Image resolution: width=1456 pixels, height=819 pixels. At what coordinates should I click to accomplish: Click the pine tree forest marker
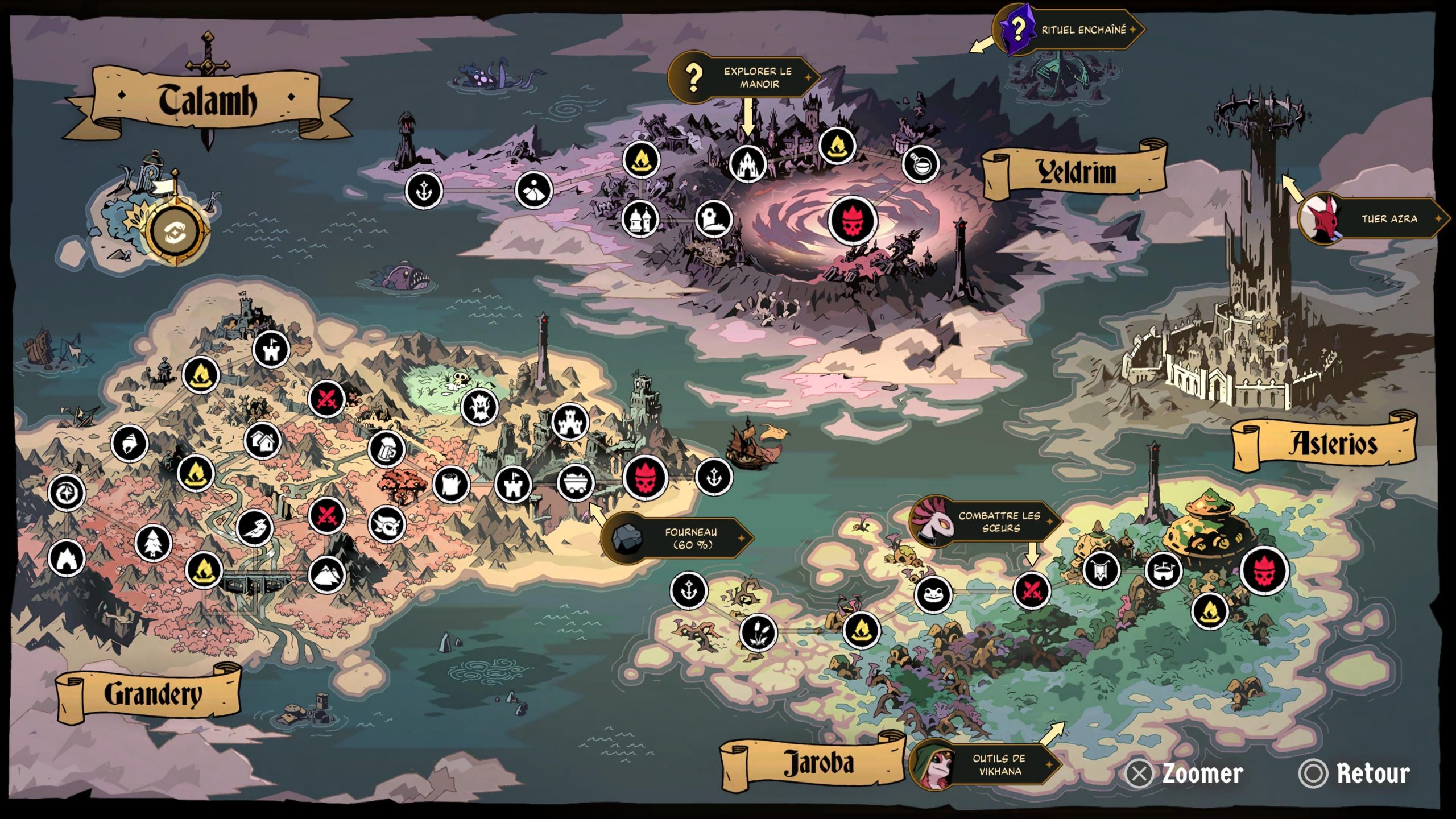[x=153, y=543]
